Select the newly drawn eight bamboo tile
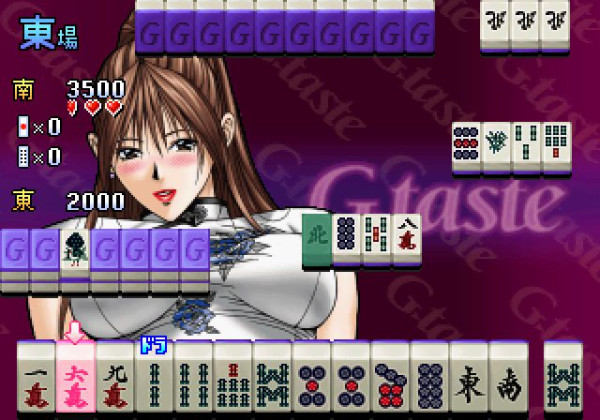 tap(563, 382)
